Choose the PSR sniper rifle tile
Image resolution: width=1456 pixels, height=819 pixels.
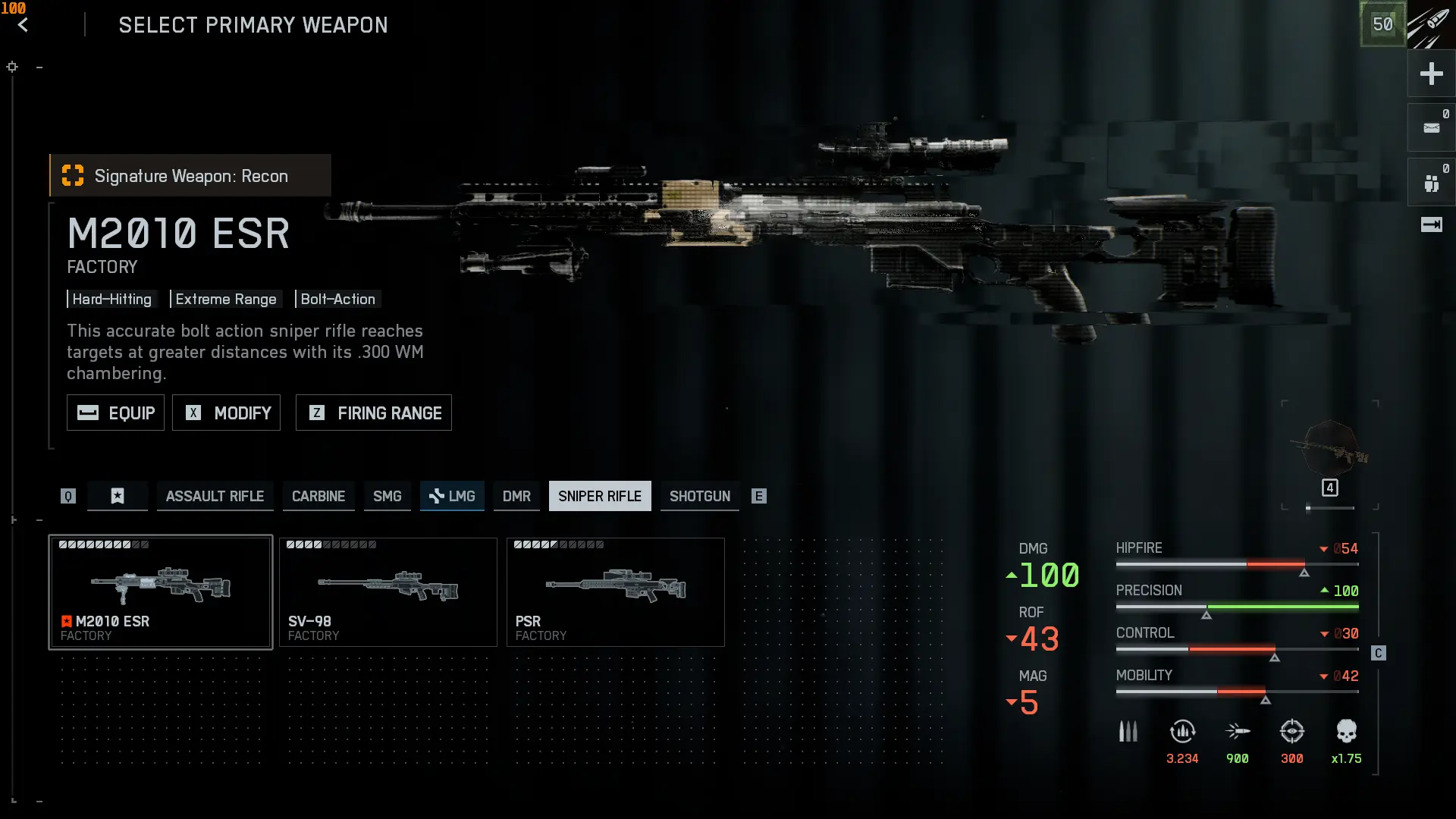click(616, 591)
